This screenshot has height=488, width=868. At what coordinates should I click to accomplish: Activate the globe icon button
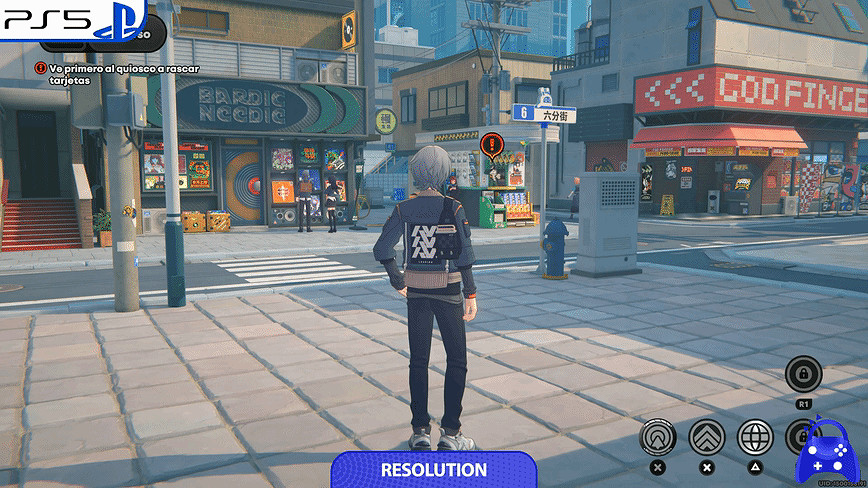755,437
